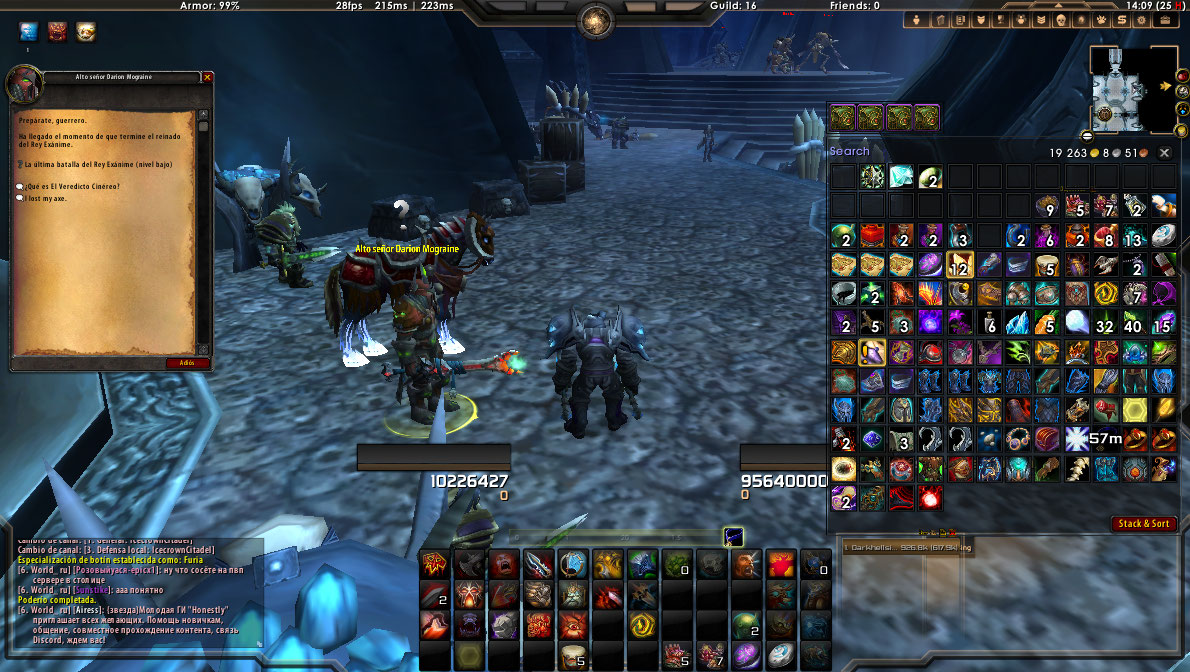Close the Darion Mograine dialogue window
The width and height of the screenshot is (1190, 672).
[x=208, y=77]
